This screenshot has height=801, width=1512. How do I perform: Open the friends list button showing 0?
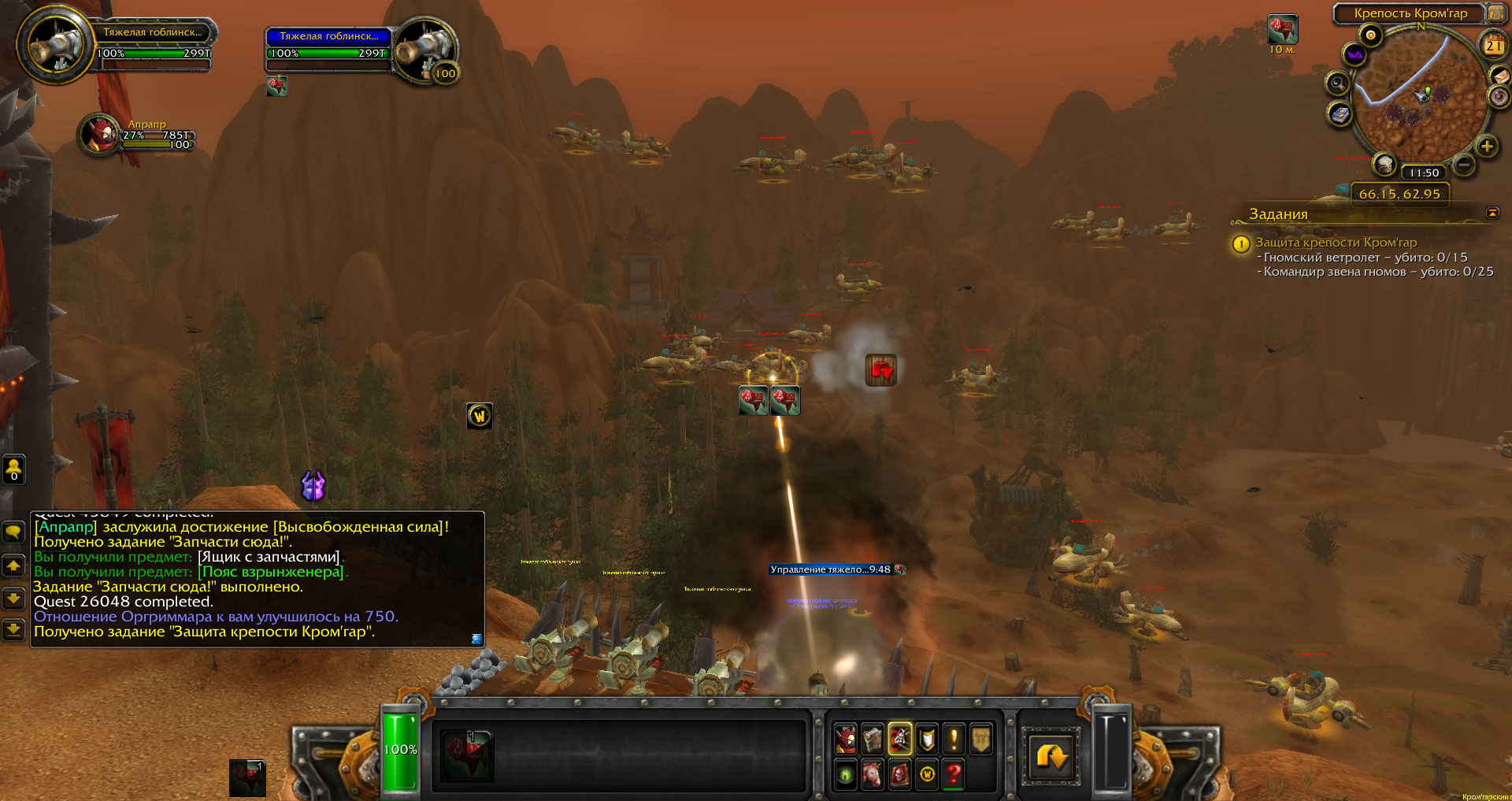pyautogui.click(x=13, y=469)
